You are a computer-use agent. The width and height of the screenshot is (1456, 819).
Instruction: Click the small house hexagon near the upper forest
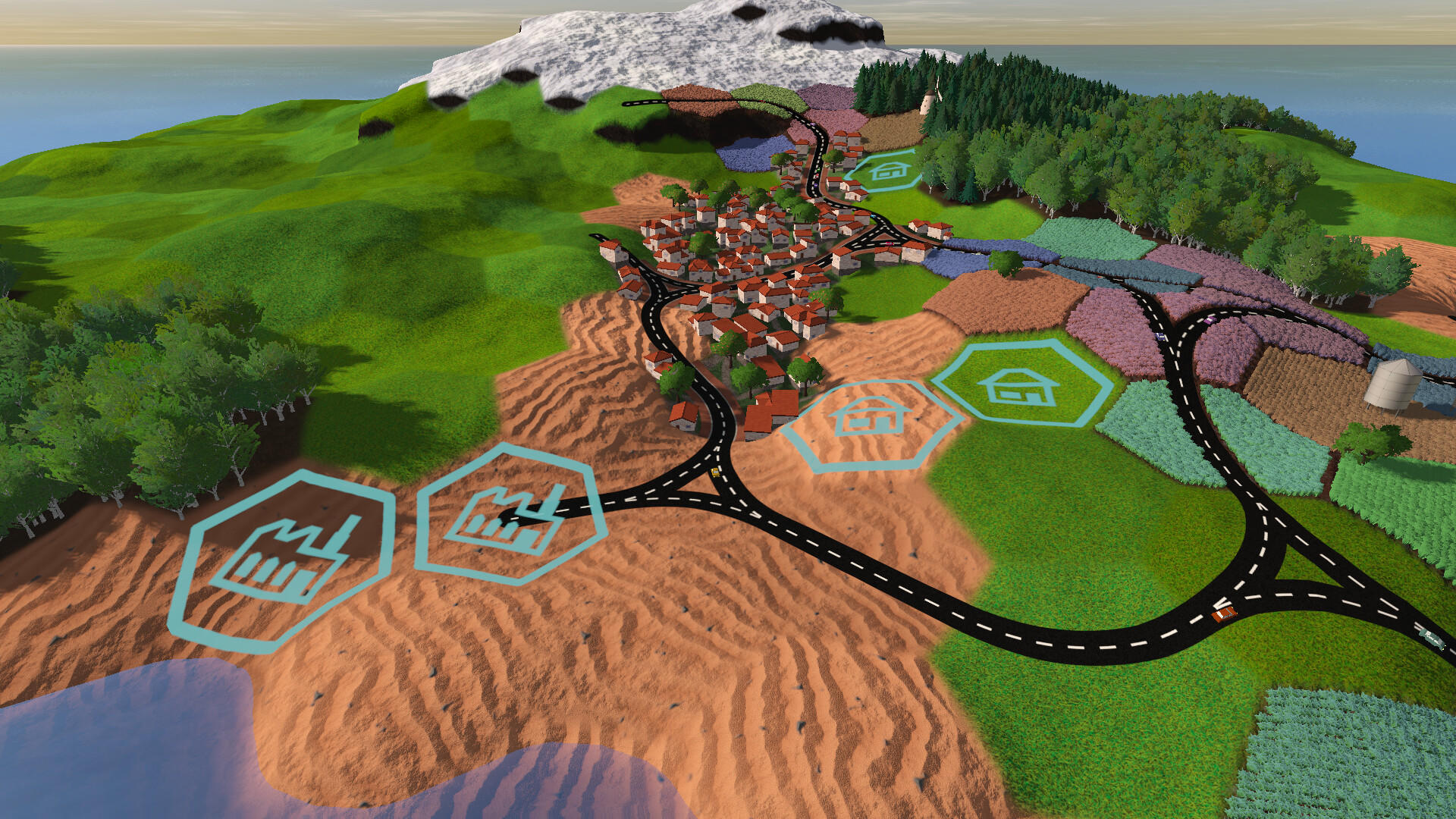pyautogui.click(x=889, y=171)
